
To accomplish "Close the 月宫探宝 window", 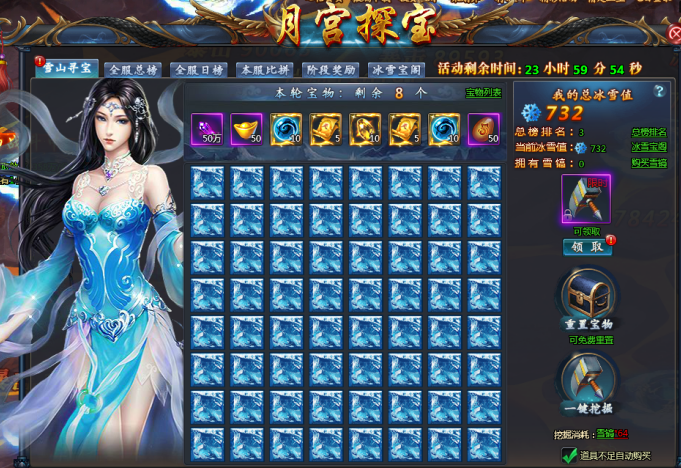I will point(674,33).
